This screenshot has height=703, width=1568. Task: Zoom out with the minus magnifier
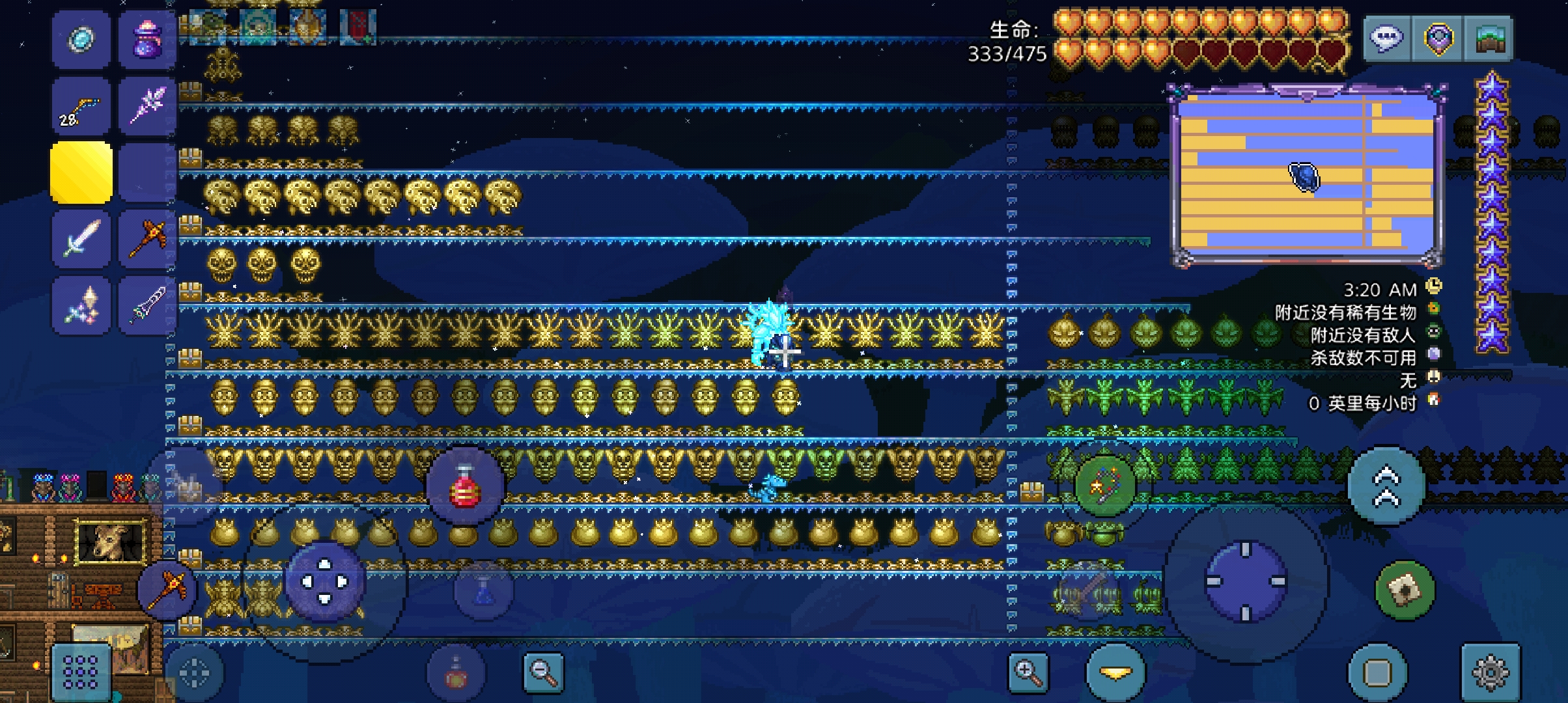(544, 672)
